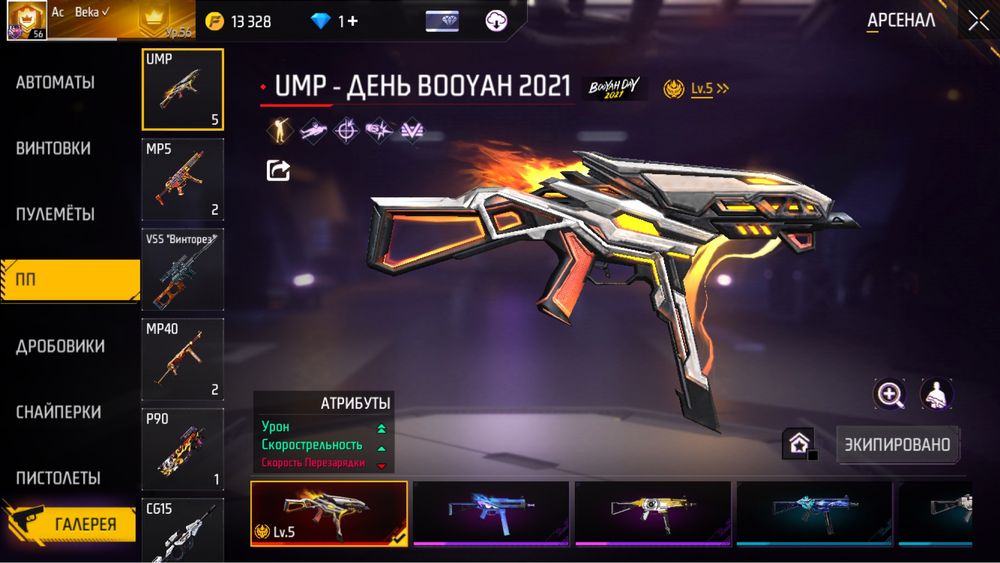
Task: Add diamonds with the plus button
Action: coord(352,21)
